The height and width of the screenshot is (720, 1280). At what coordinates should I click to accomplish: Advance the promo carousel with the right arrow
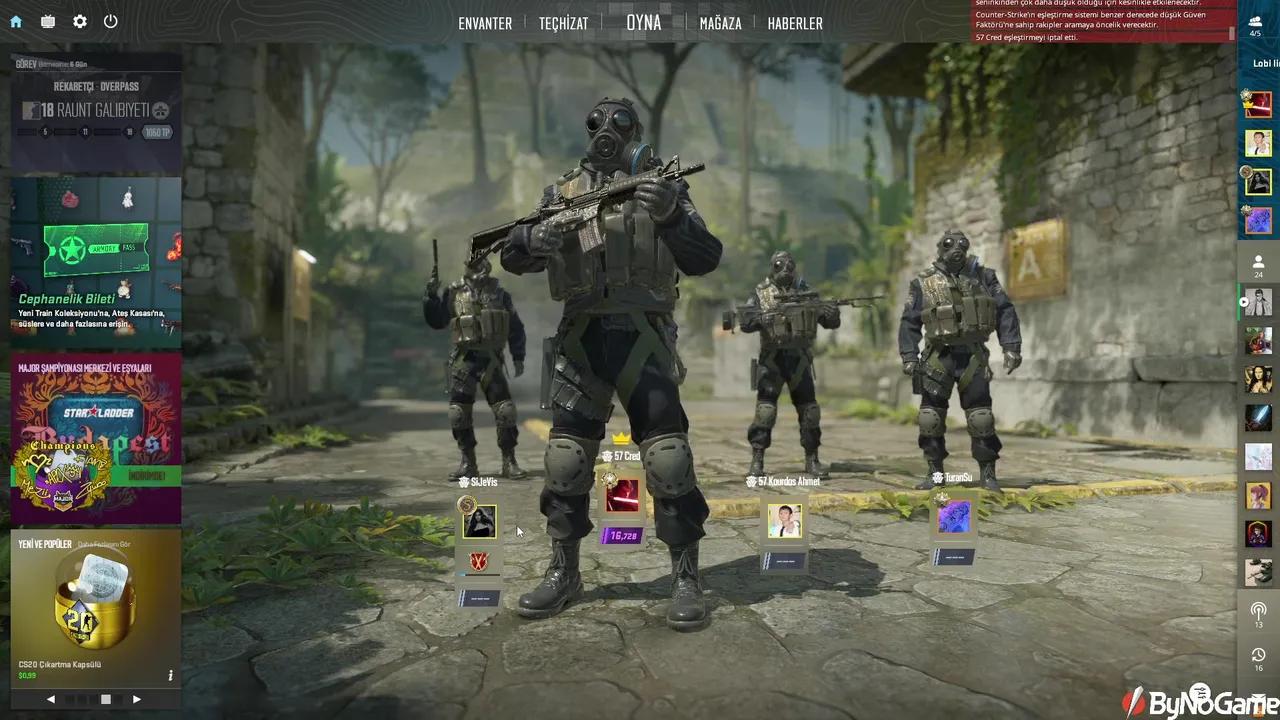(137, 699)
